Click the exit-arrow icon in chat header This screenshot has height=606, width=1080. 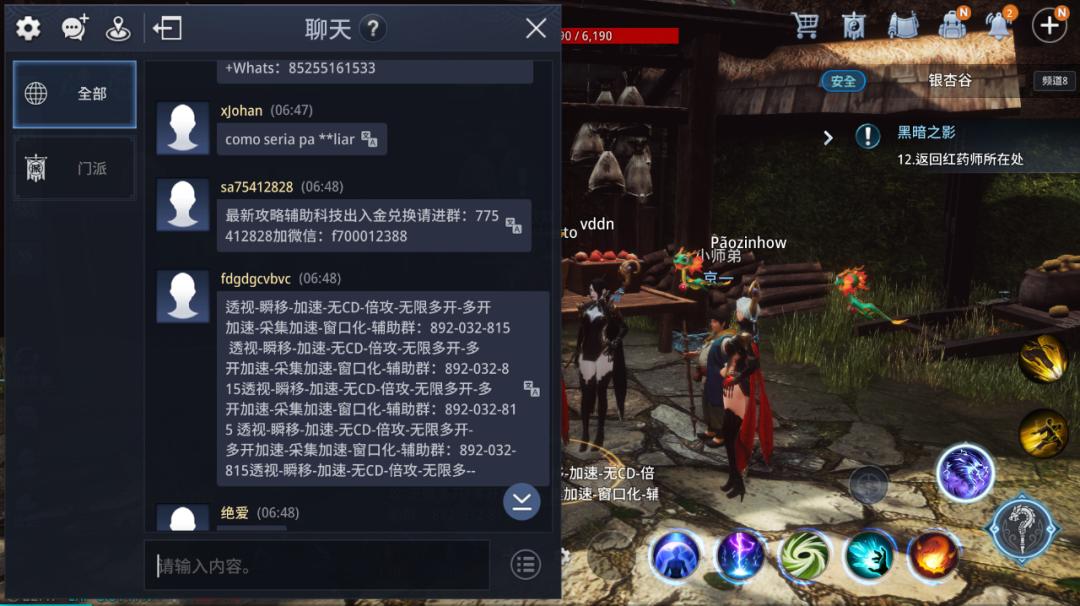click(167, 28)
